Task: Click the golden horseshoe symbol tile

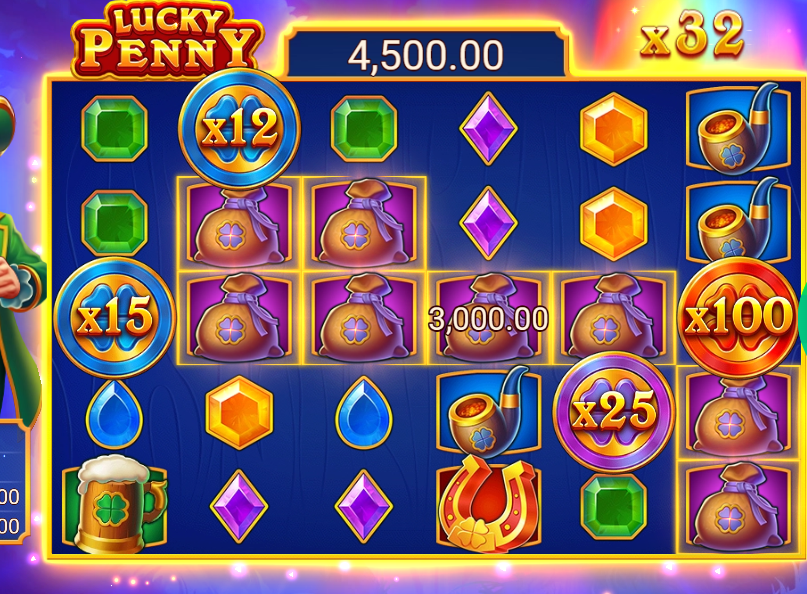Action: (489, 505)
